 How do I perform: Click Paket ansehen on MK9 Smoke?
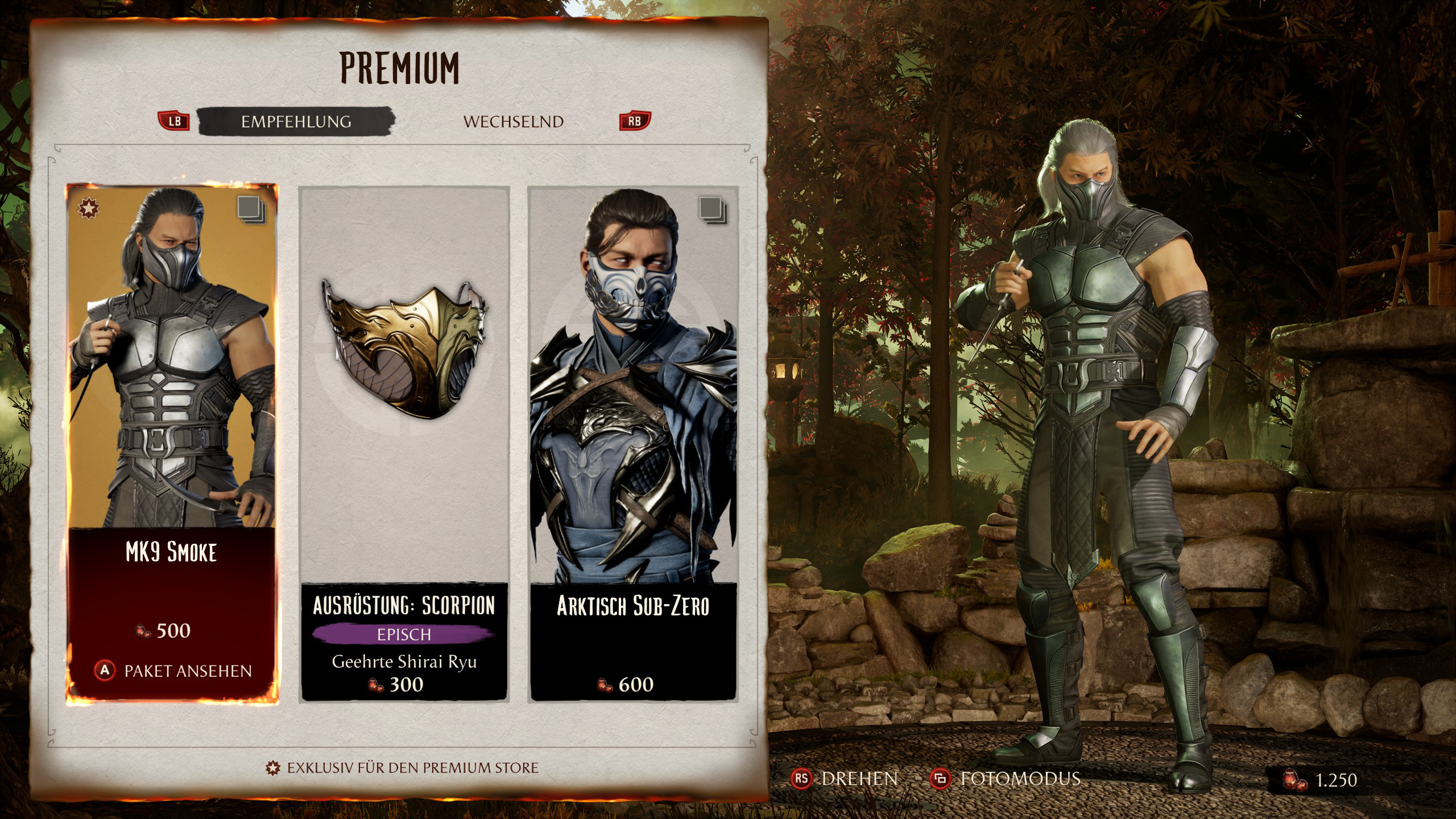click(173, 671)
